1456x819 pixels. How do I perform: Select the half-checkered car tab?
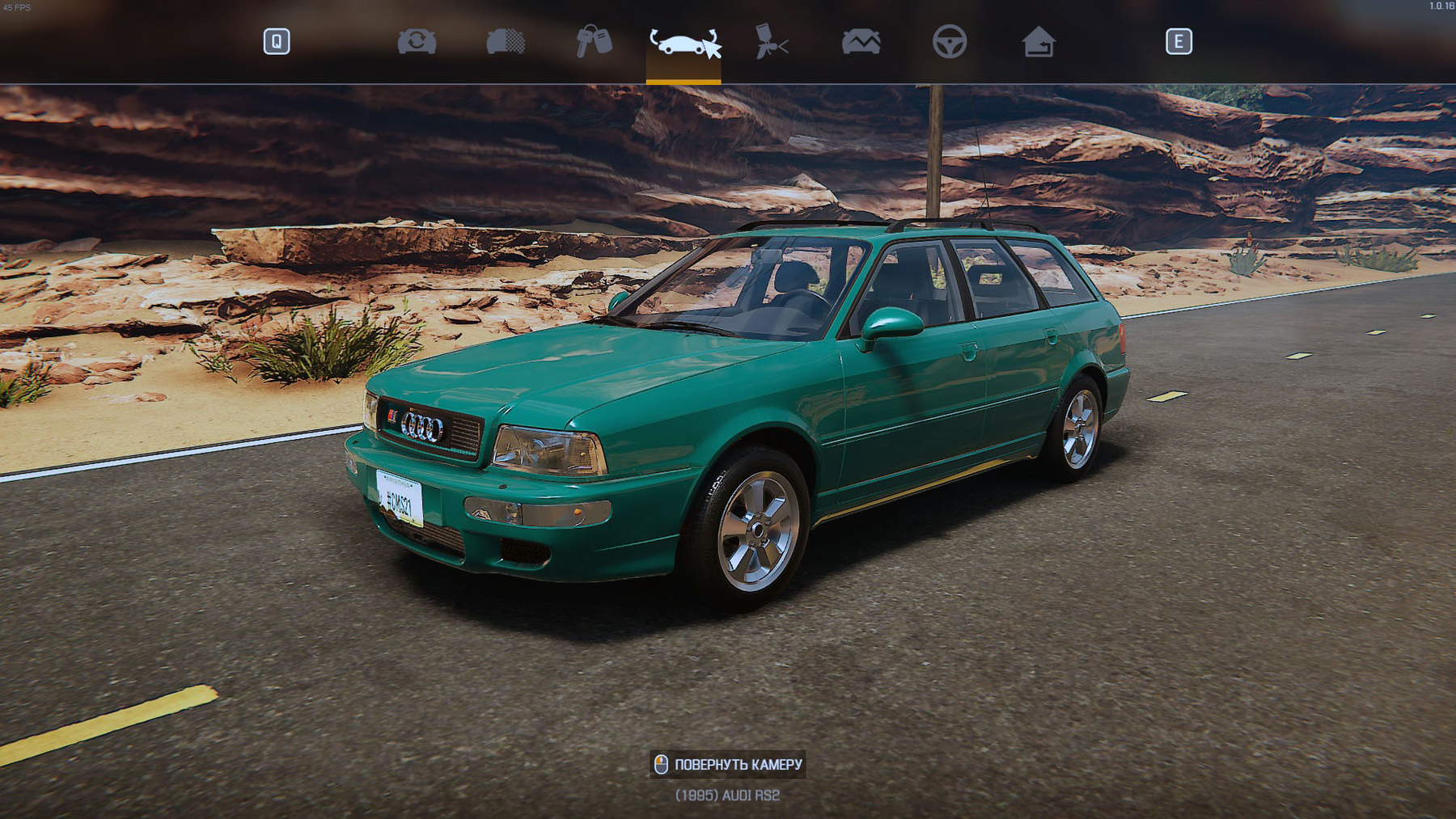tap(506, 41)
